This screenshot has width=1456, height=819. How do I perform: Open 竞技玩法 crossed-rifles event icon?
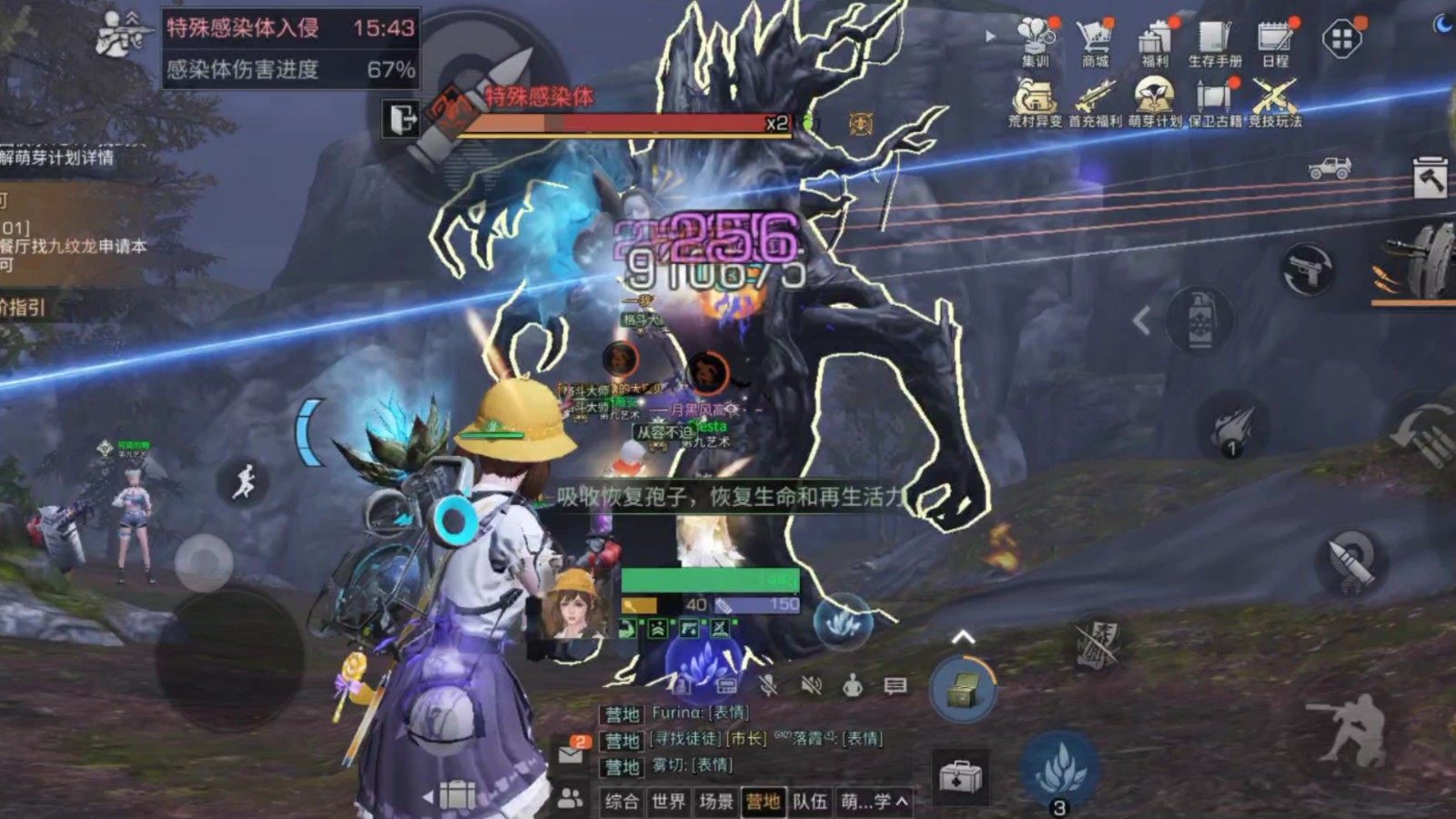coord(1274,102)
